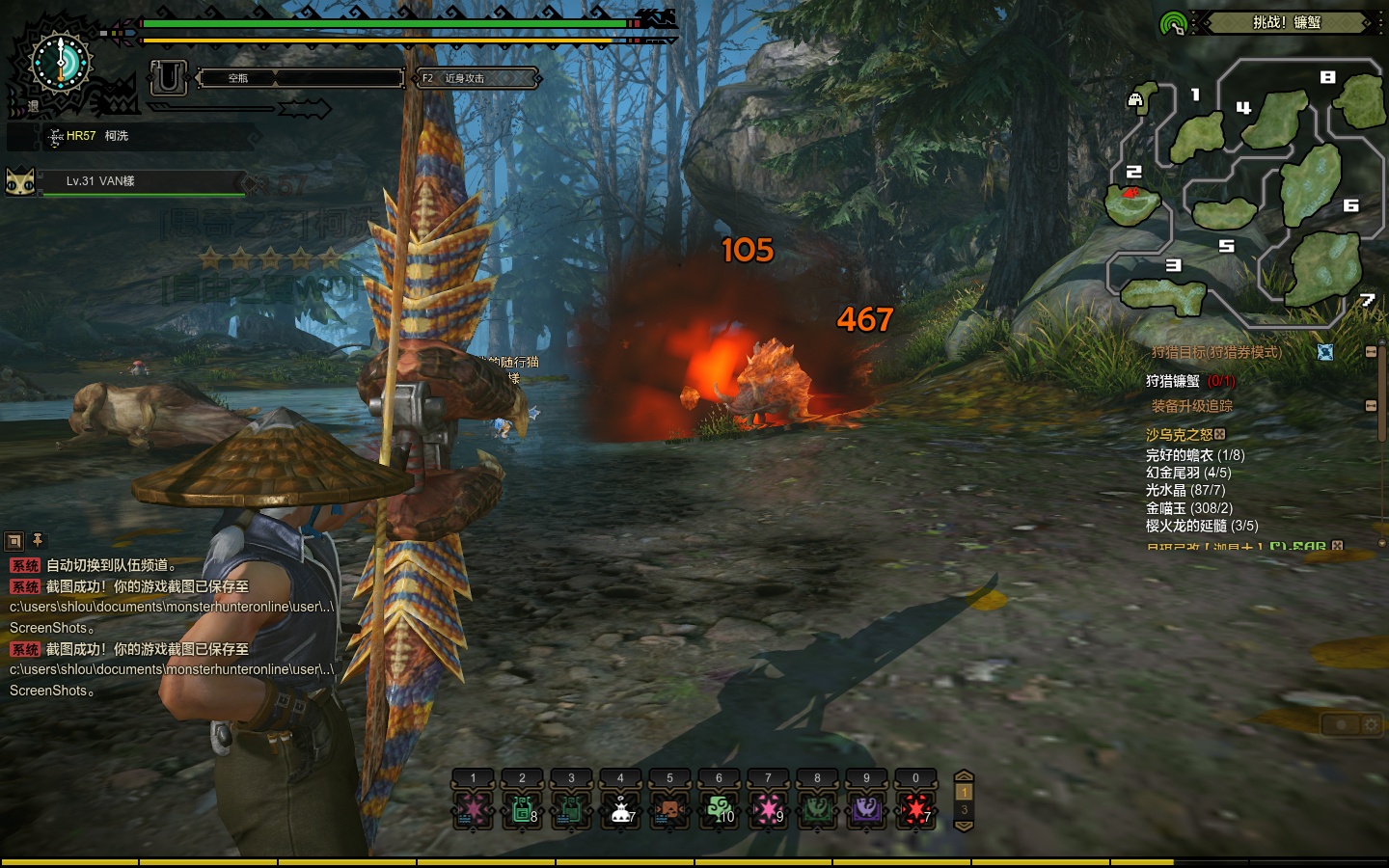
Task: Select the white bomb item in slot 4
Action: (620, 809)
